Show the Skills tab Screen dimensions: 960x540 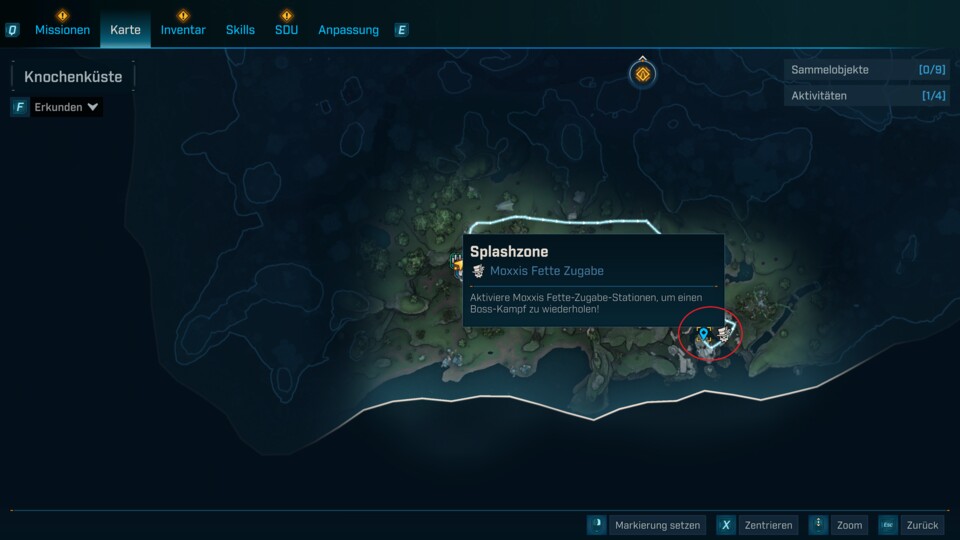240,30
